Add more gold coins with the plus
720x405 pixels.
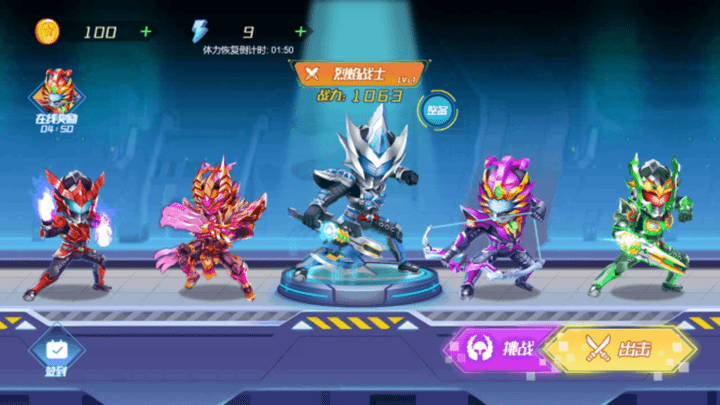146,32
